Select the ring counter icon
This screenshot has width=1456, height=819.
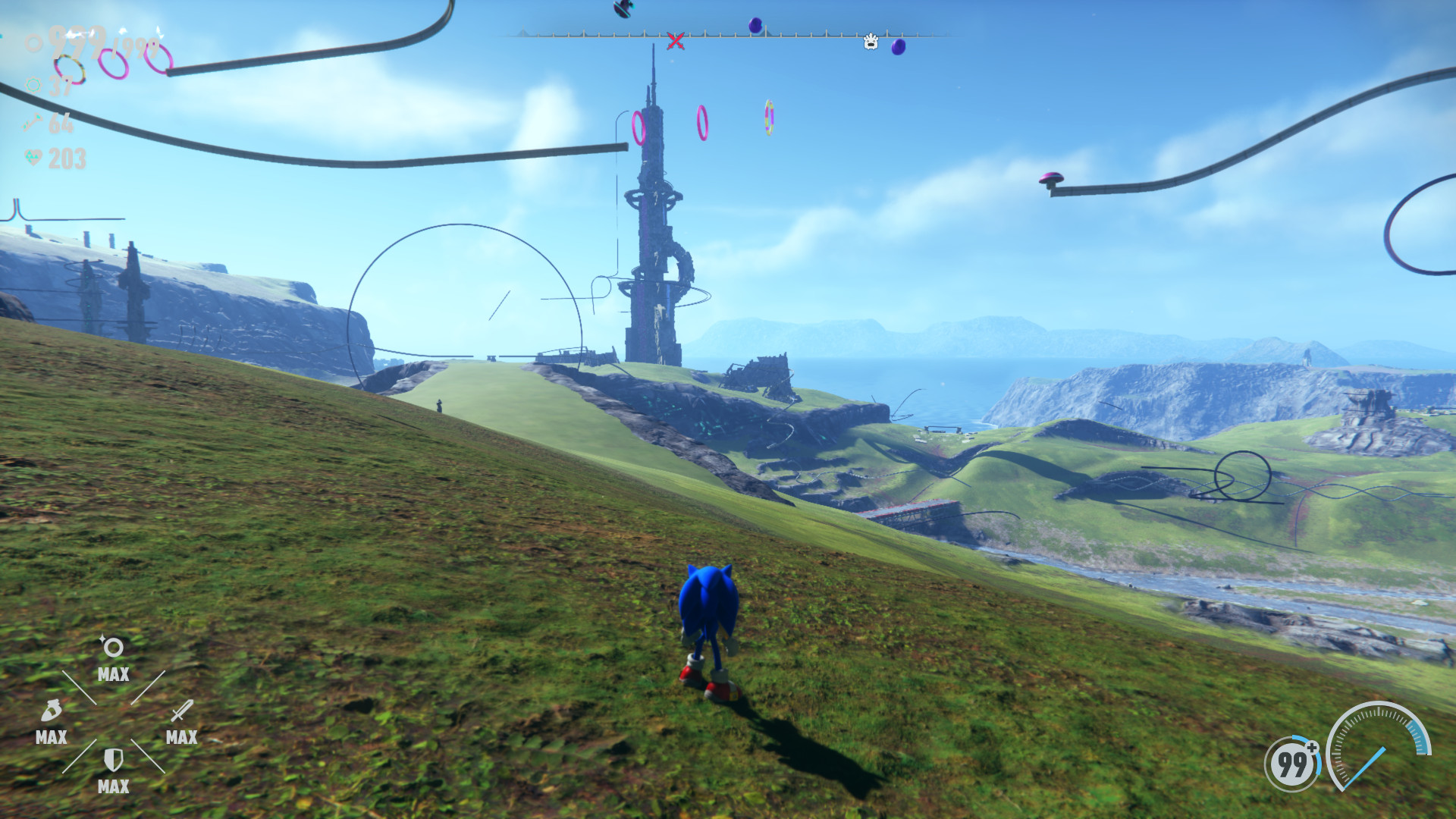[x=33, y=44]
